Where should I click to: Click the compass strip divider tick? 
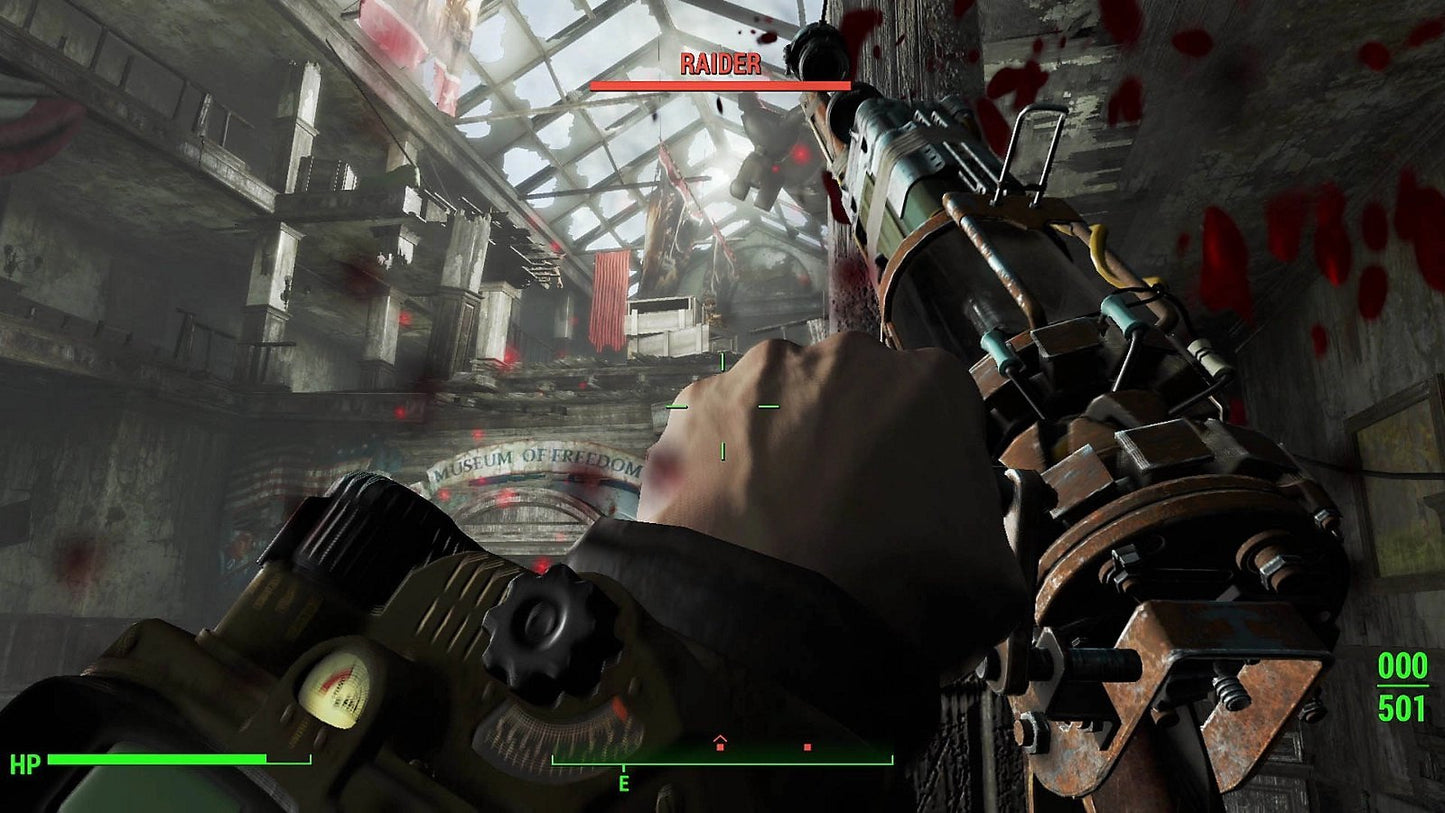tap(623, 765)
